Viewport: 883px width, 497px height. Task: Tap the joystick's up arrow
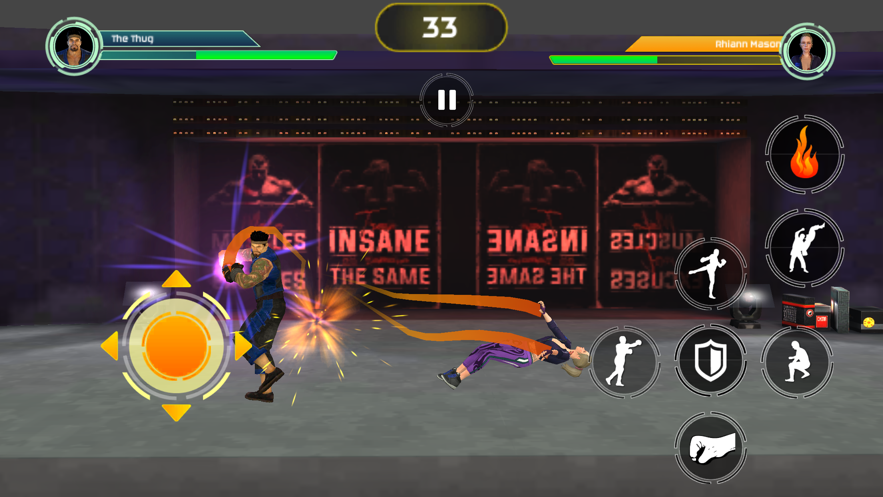pyautogui.click(x=176, y=279)
